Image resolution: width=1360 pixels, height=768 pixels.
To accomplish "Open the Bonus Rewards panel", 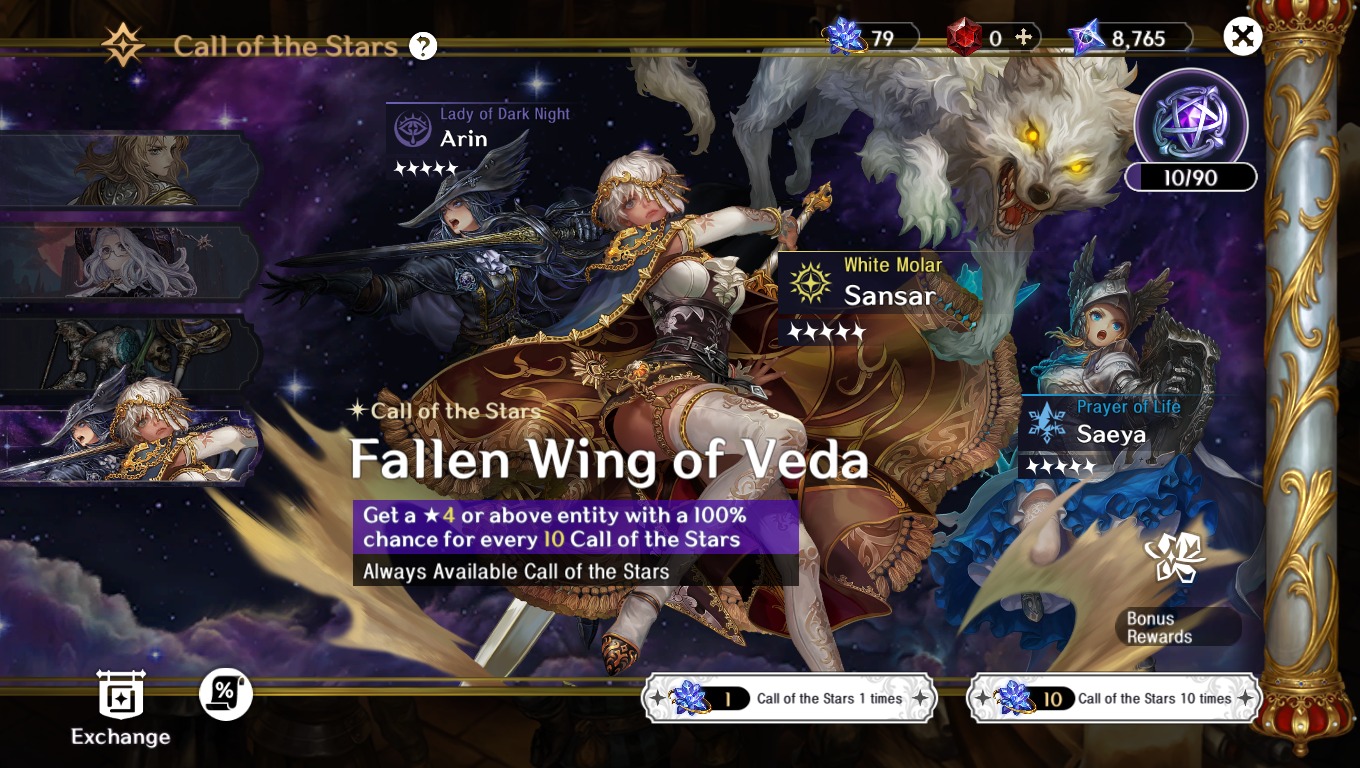I will pos(1176,592).
